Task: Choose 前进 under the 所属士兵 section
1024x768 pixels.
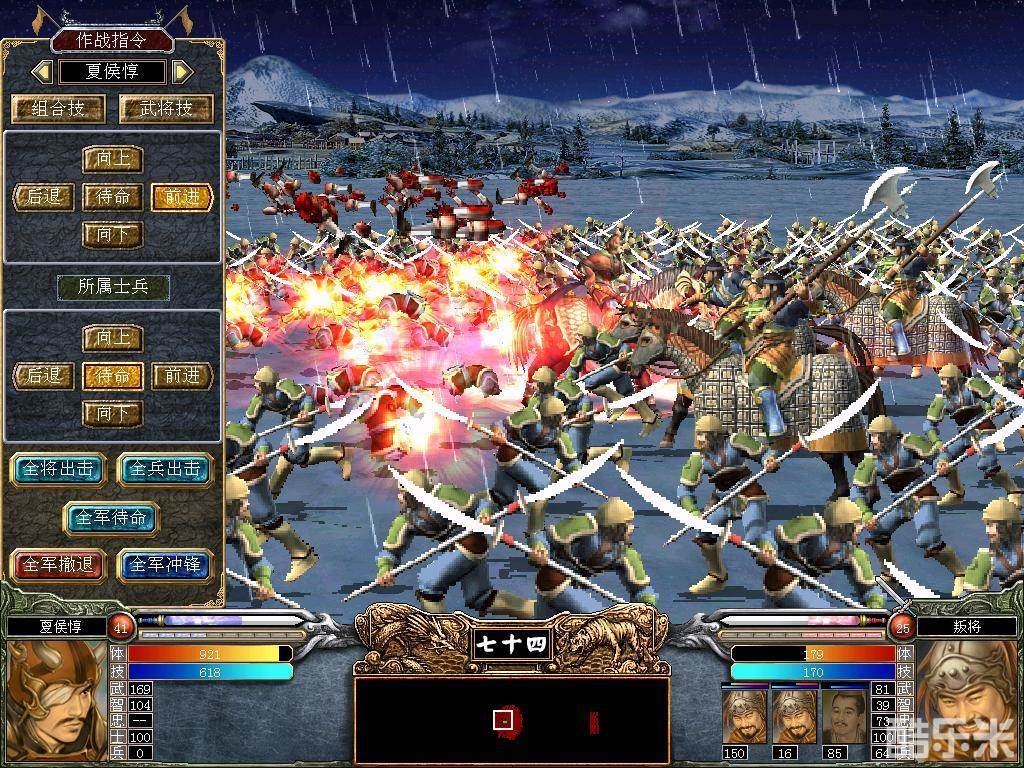Action: pyautogui.click(x=183, y=376)
